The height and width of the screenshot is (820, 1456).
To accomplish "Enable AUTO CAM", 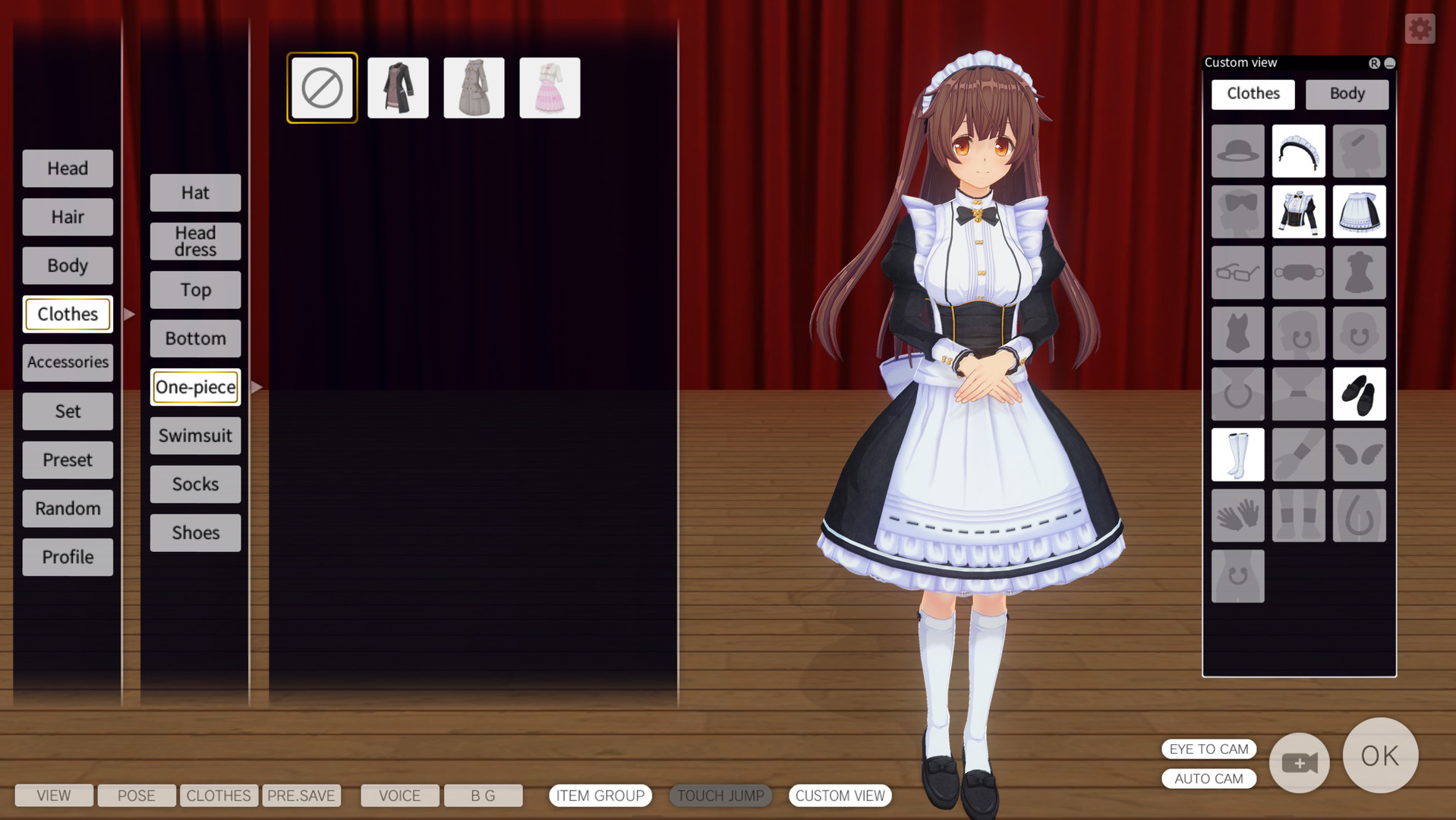I will tap(1209, 778).
